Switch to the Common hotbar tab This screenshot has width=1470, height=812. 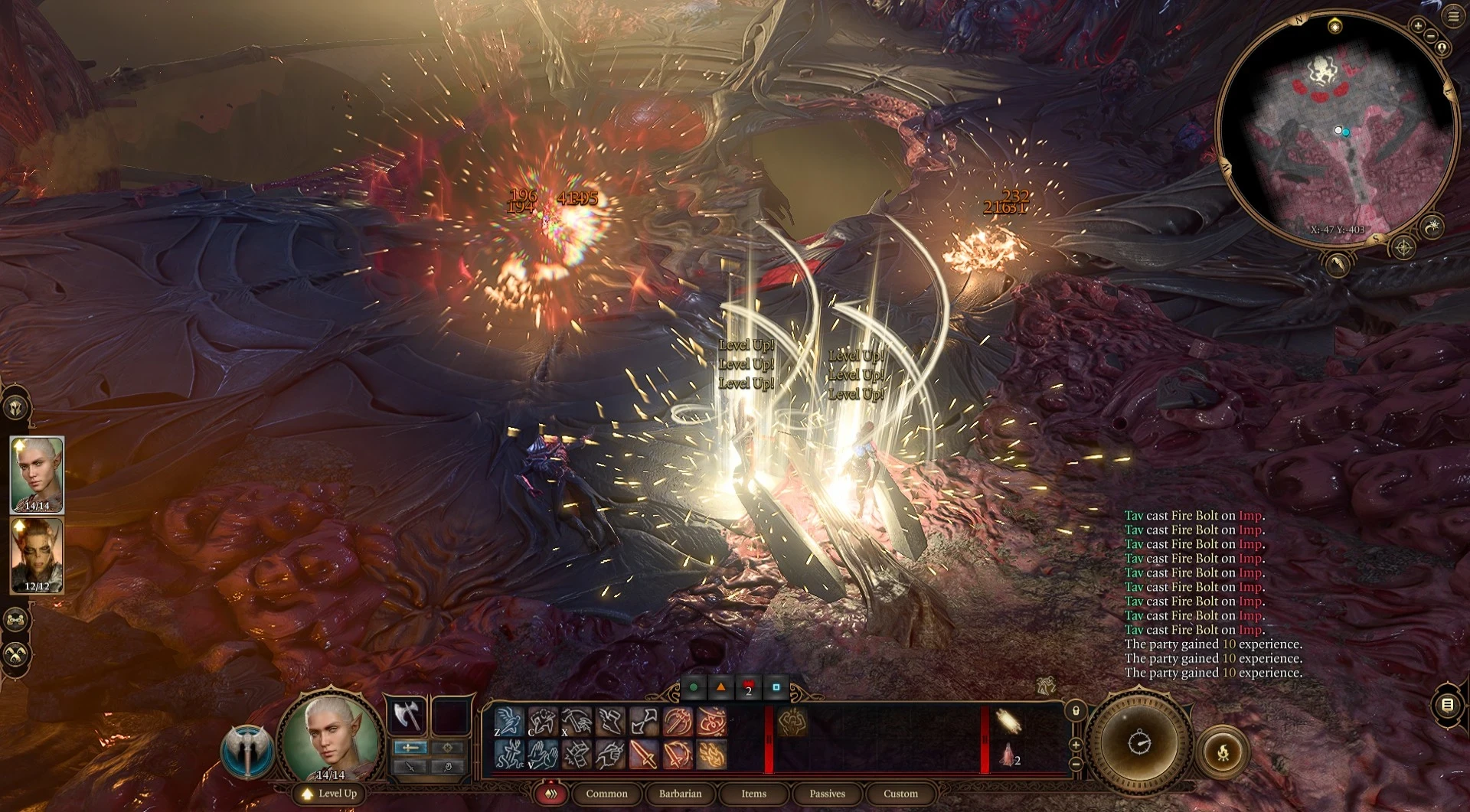[x=606, y=794]
